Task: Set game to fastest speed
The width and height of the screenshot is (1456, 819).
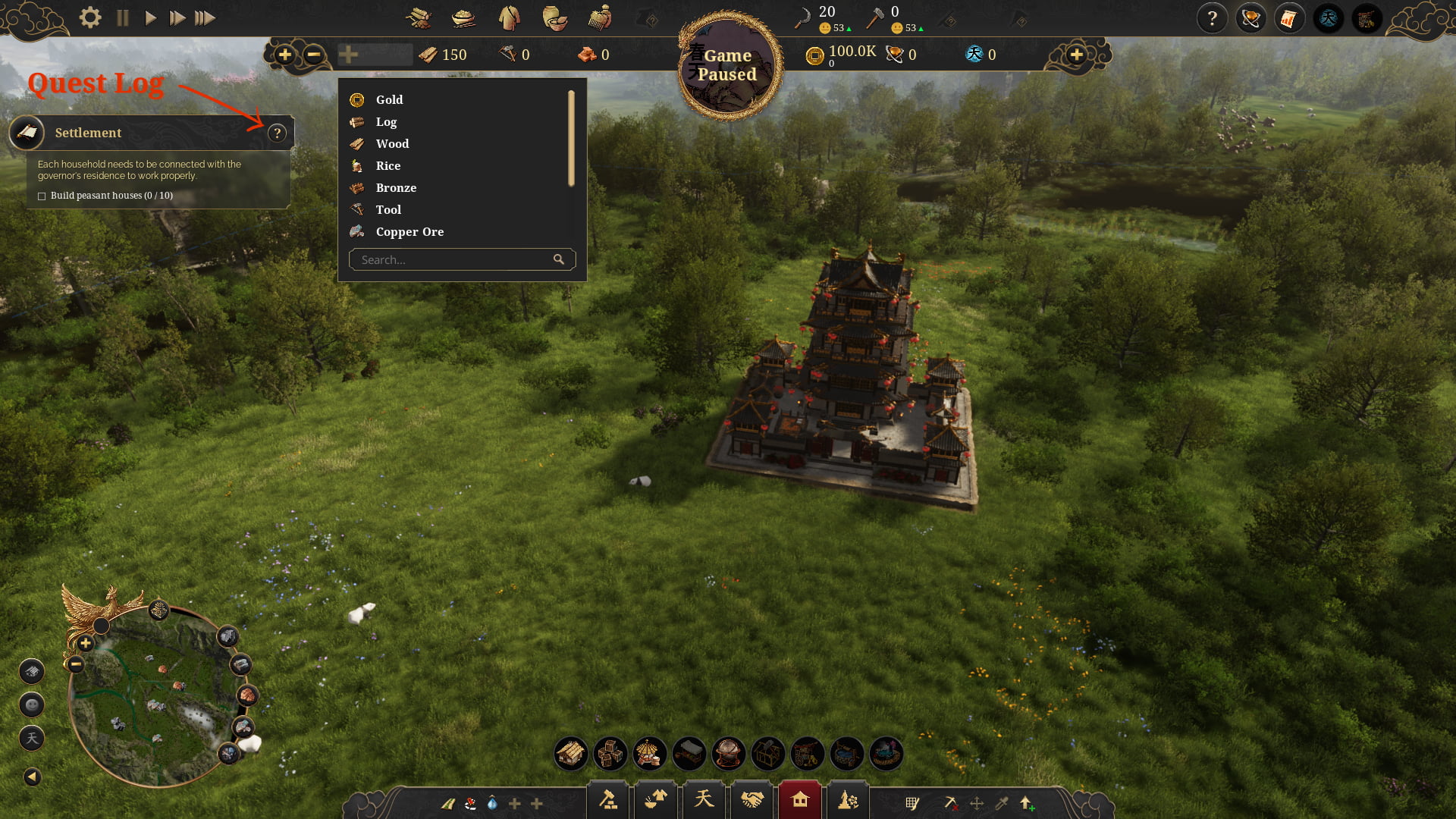Action: [x=205, y=17]
